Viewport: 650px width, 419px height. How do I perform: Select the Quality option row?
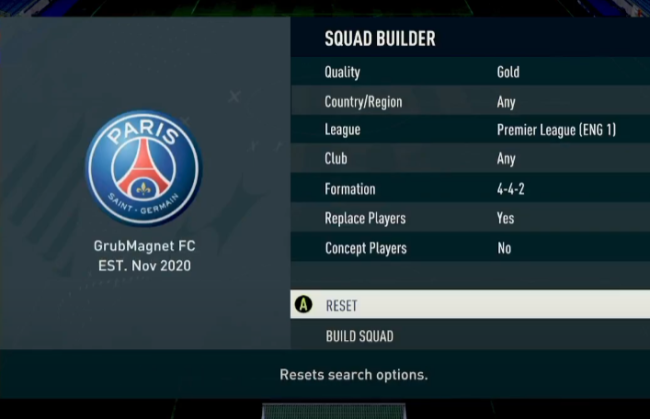pyautogui.click(x=469, y=72)
